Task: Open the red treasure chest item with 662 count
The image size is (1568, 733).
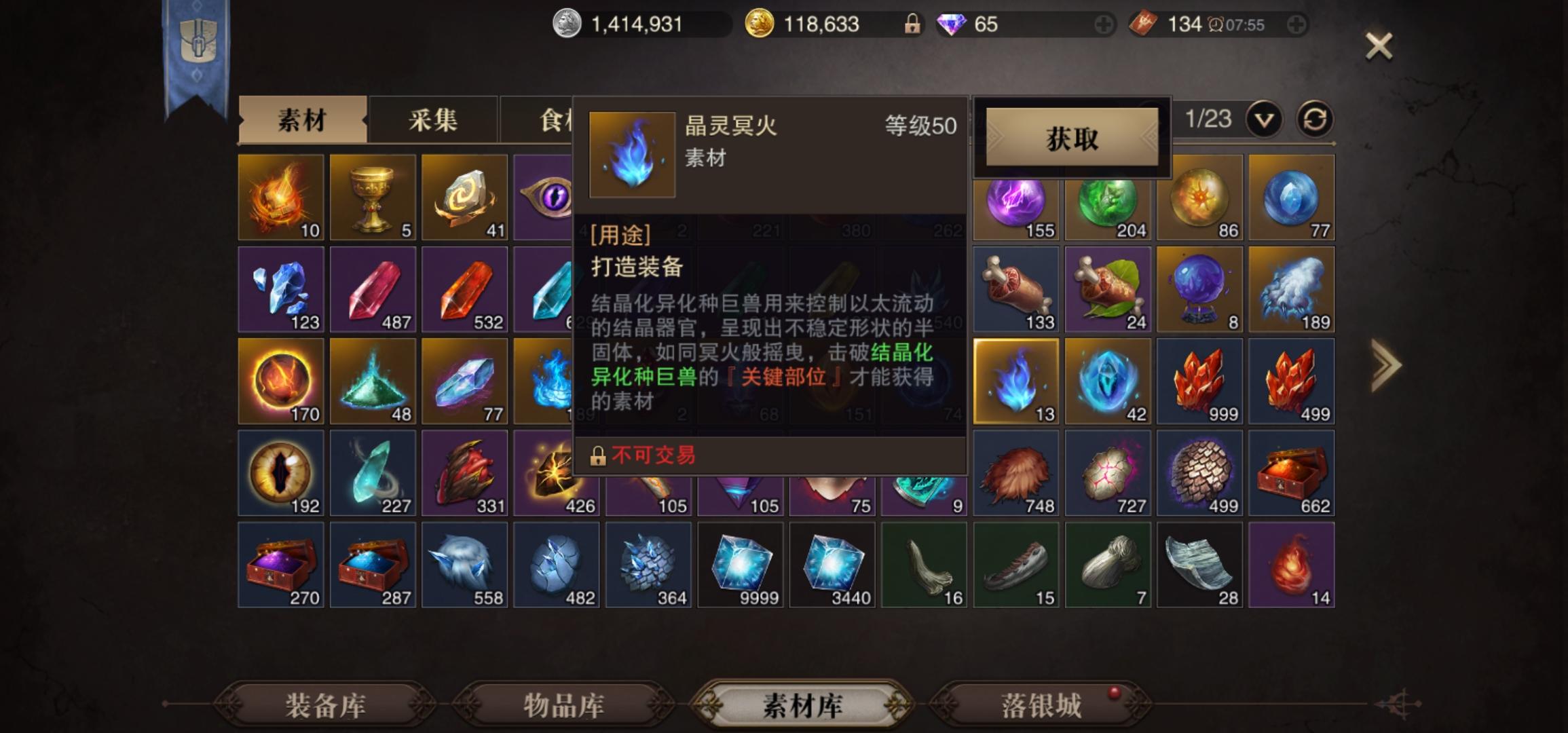Action: pos(1291,472)
